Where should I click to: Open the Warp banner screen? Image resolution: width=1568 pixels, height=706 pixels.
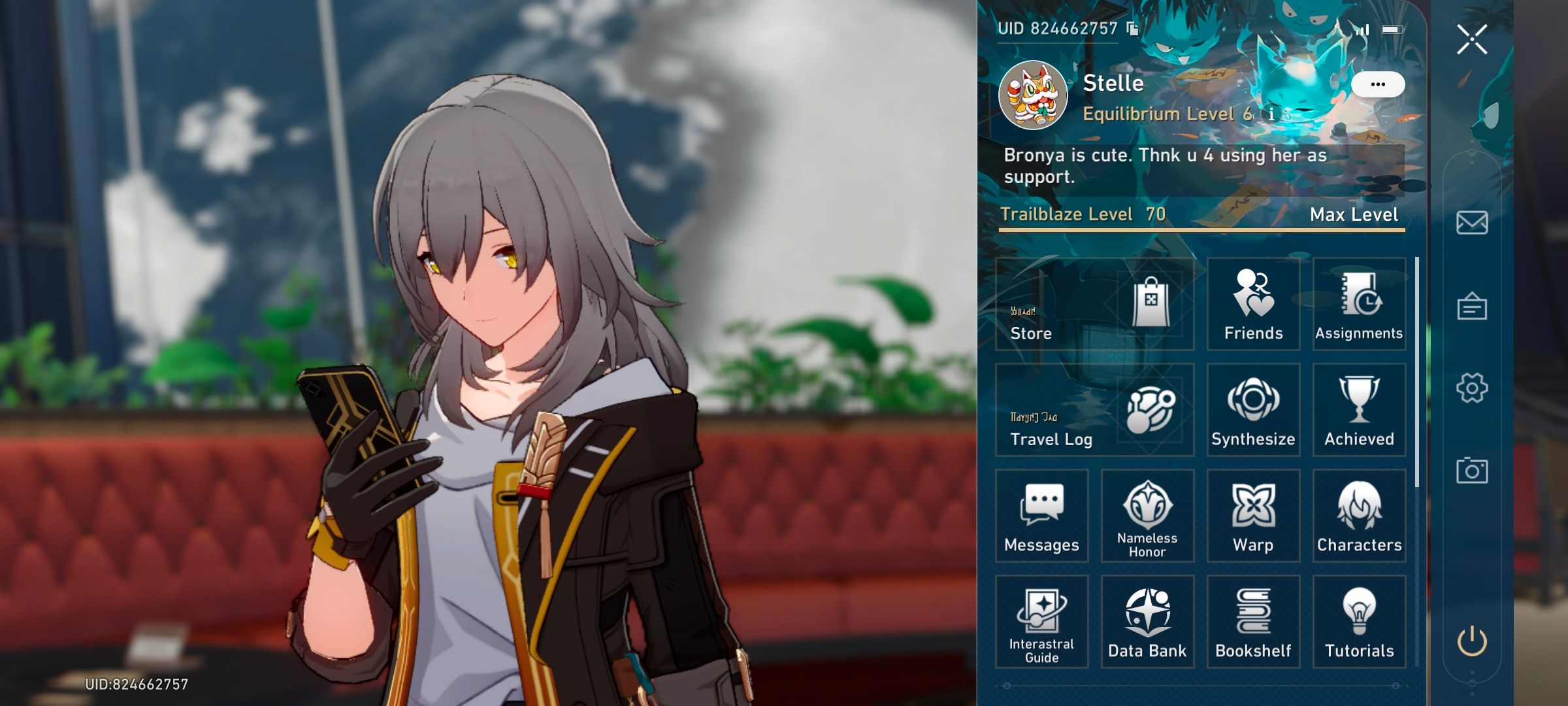(x=1253, y=516)
